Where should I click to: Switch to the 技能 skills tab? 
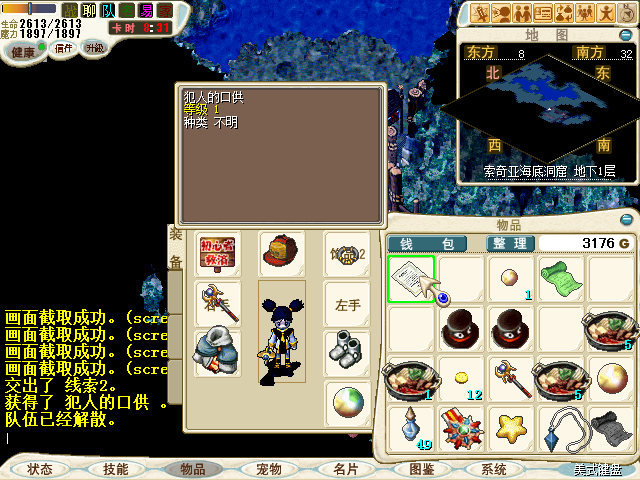pyautogui.click(x=115, y=469)
